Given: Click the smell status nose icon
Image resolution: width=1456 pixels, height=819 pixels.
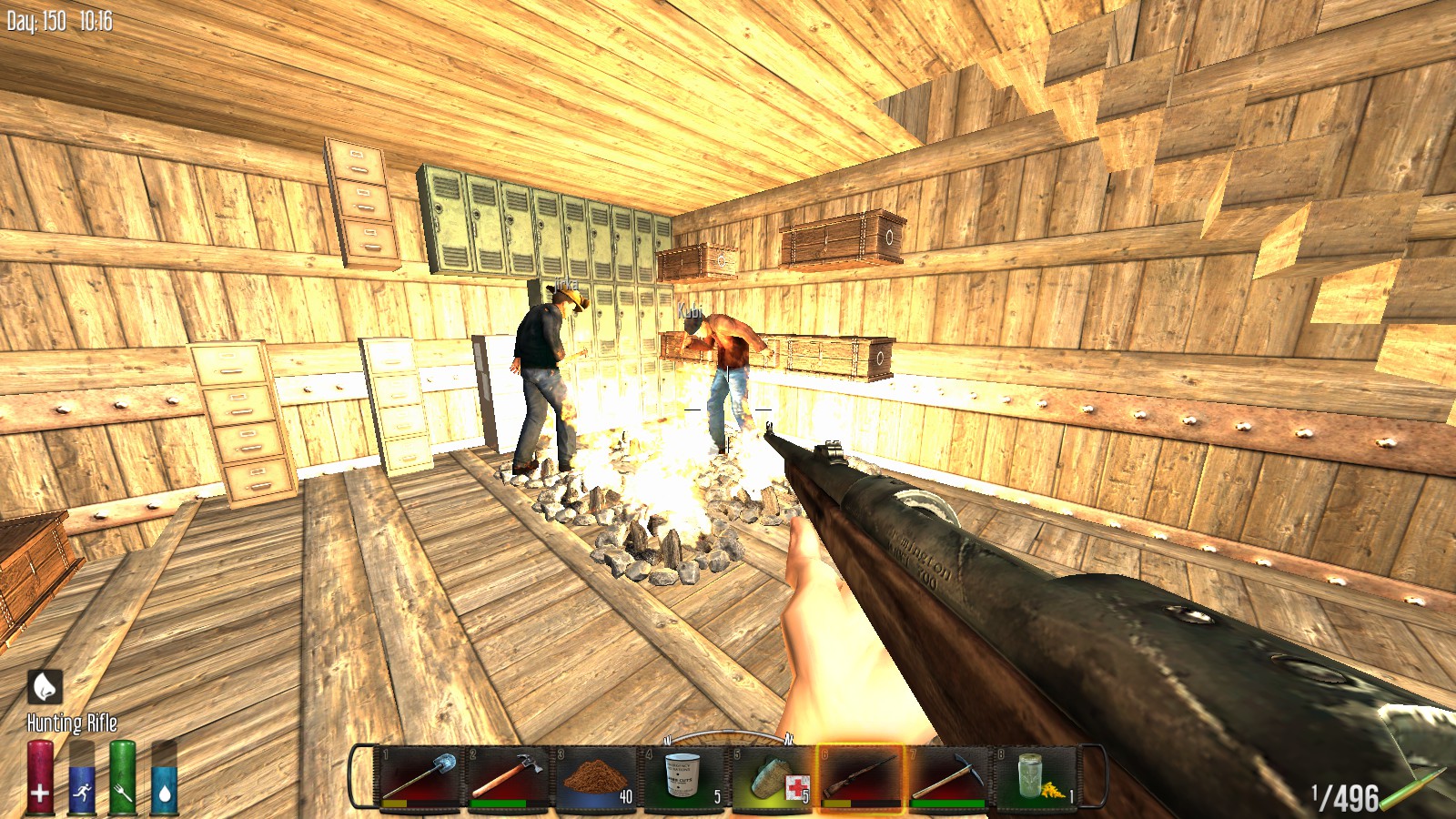Looking at the screenshot, I should [x=45, y=687].
